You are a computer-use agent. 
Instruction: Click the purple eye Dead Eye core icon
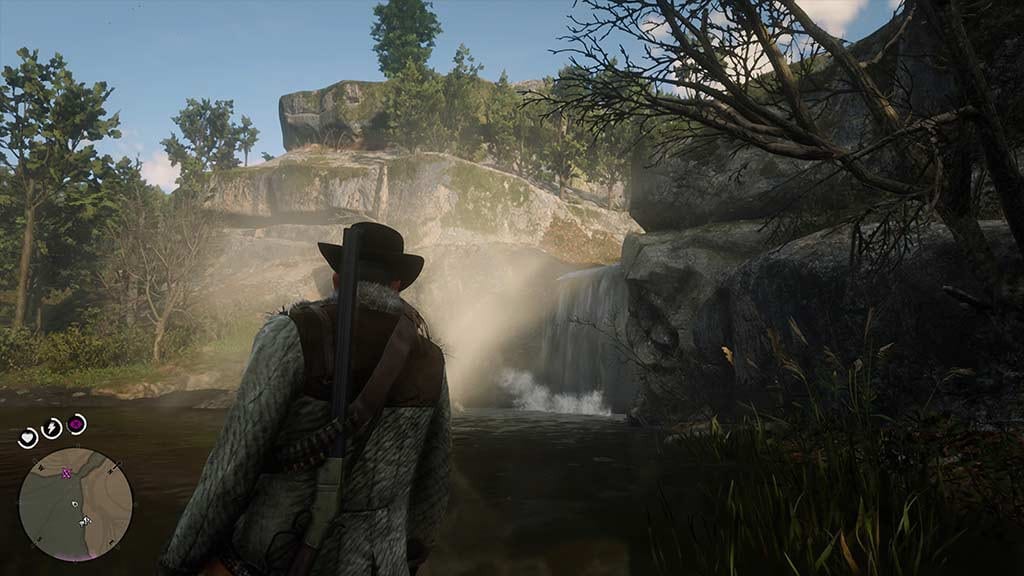(76, 424)
